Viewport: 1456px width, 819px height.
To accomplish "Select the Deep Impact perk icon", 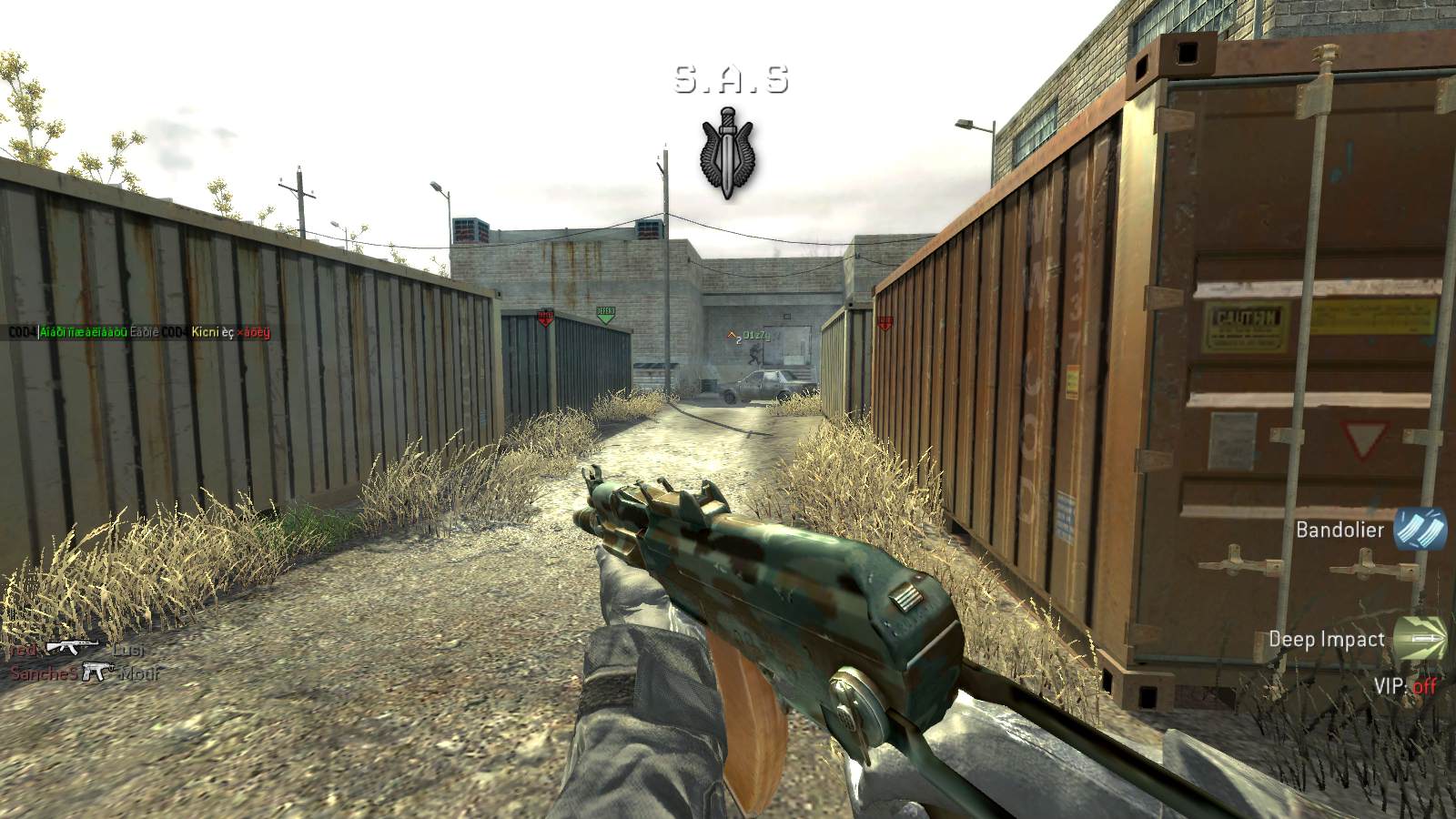I will click(1420, 639).
